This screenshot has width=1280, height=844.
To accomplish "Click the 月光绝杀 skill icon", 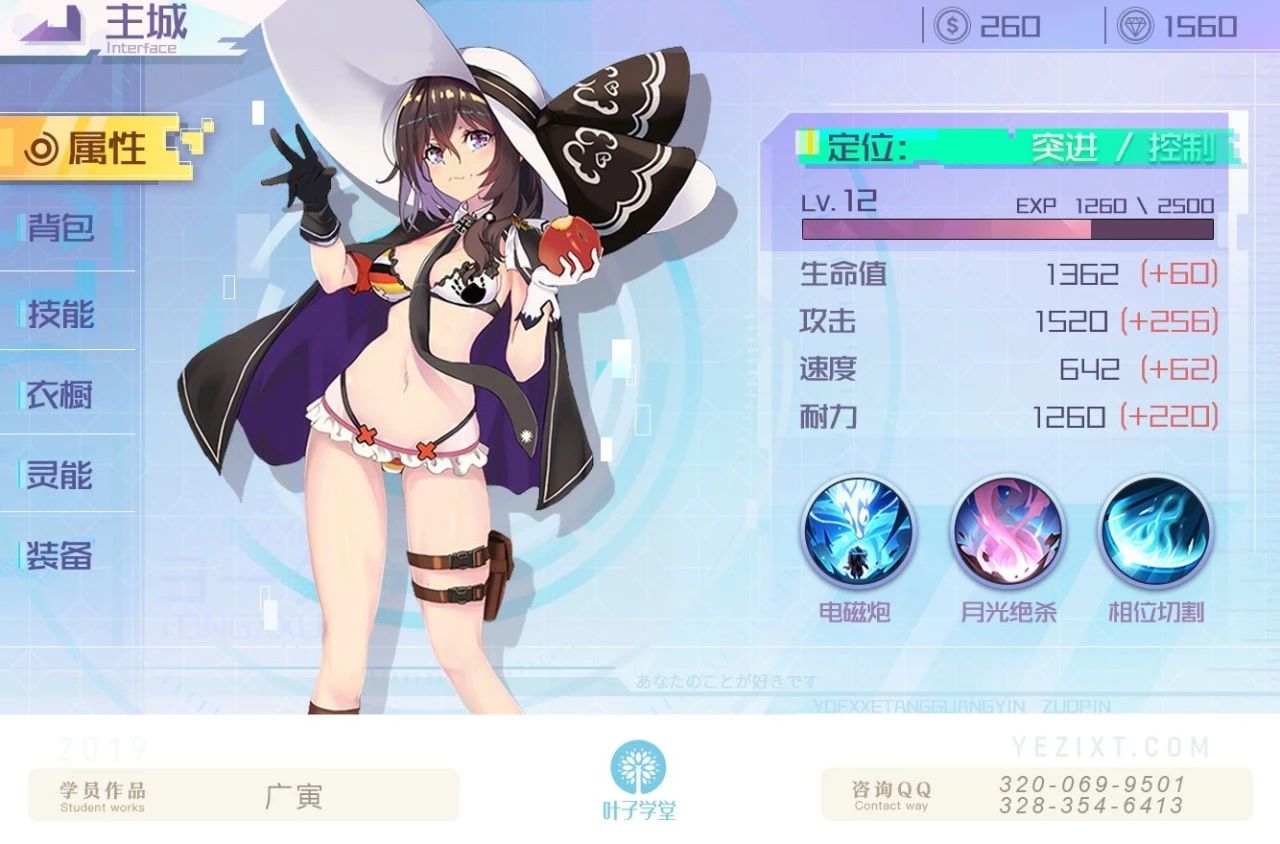I will [x=1007, y=532].
